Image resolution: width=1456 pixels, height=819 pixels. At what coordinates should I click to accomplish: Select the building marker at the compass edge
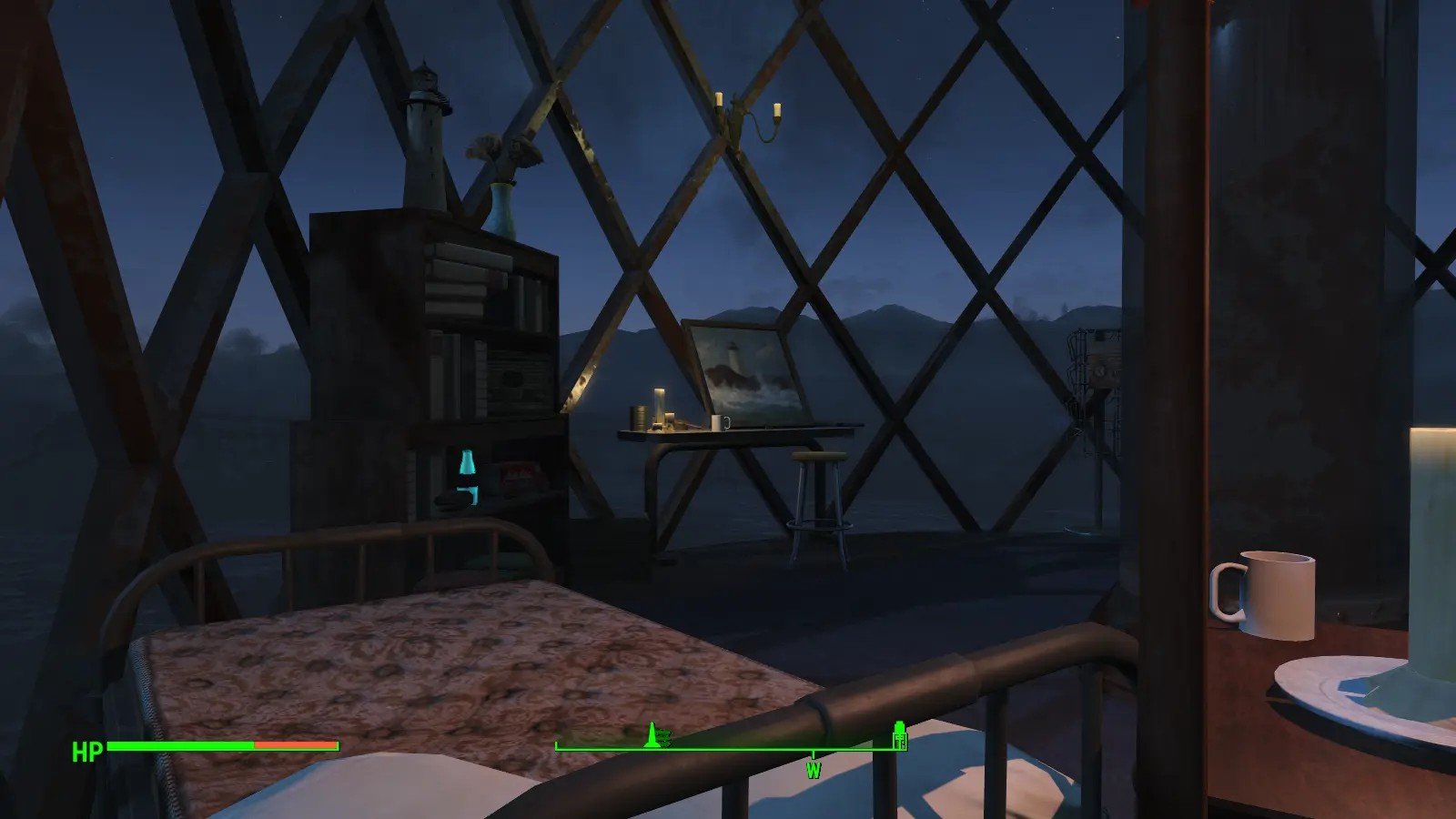[900, 735]
